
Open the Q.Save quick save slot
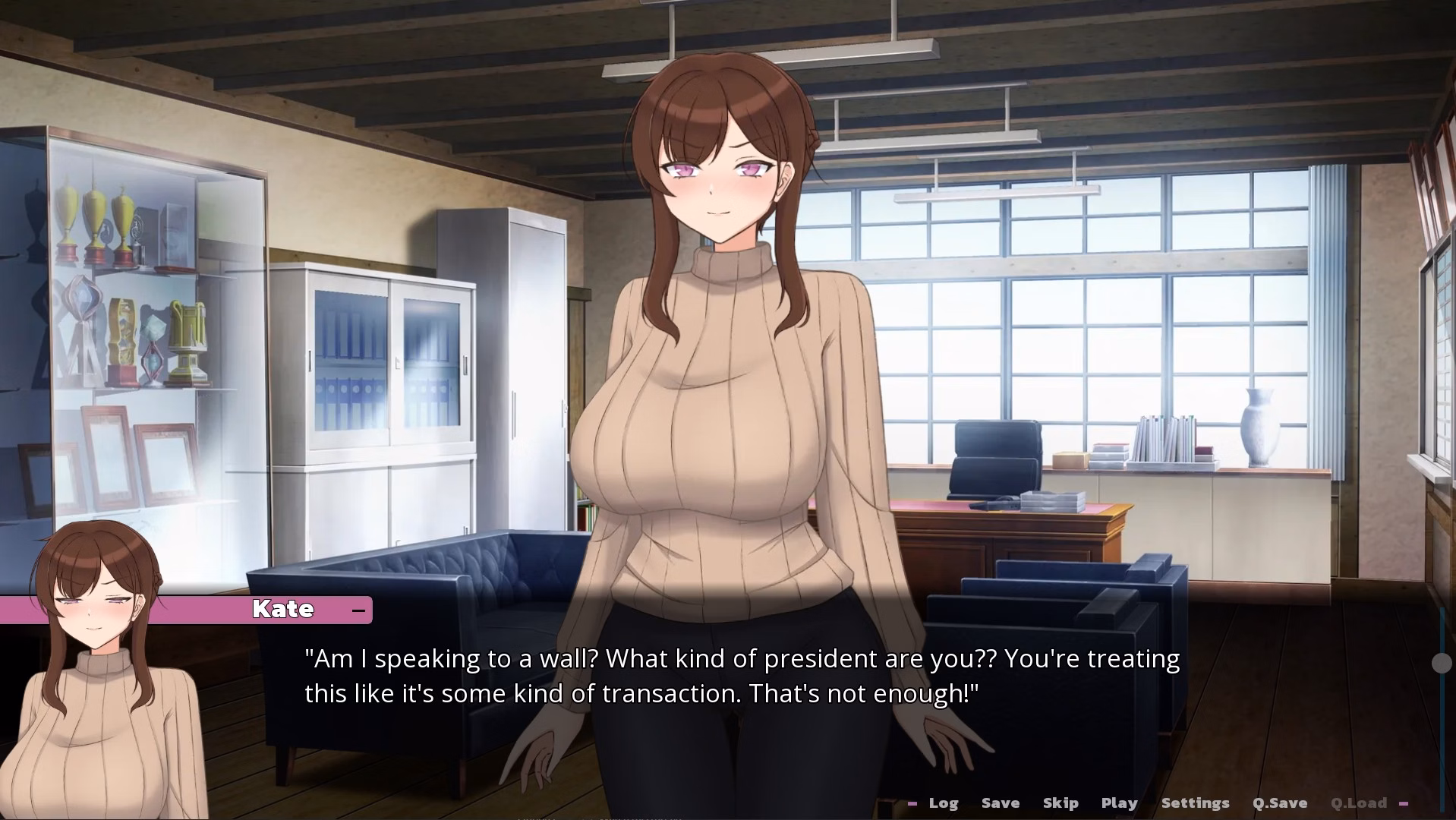pos(1279,803)
